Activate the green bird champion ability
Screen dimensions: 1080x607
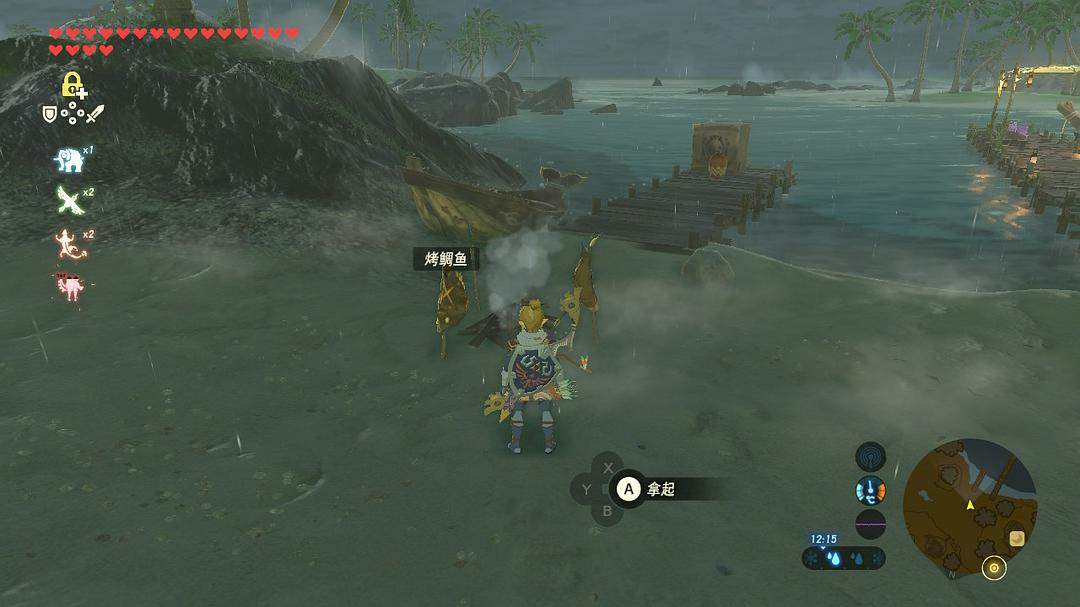click(68, 199)
